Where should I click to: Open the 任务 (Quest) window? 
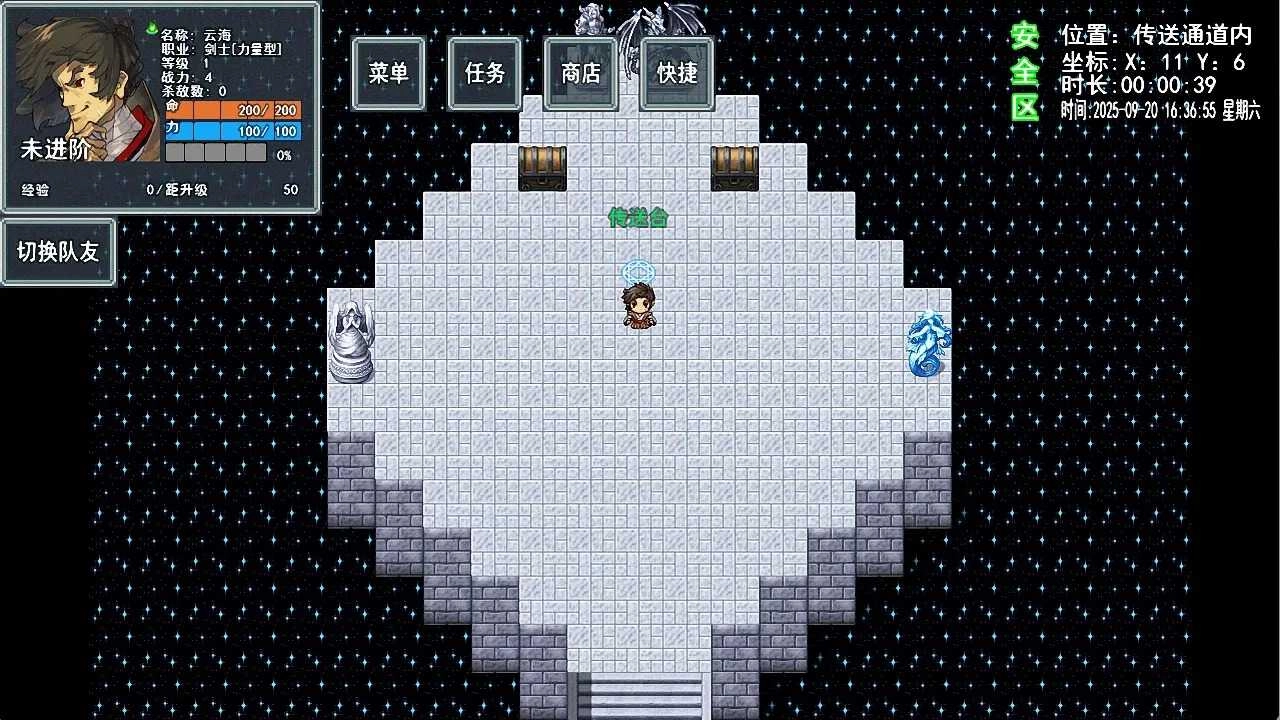tap(484, 73)
